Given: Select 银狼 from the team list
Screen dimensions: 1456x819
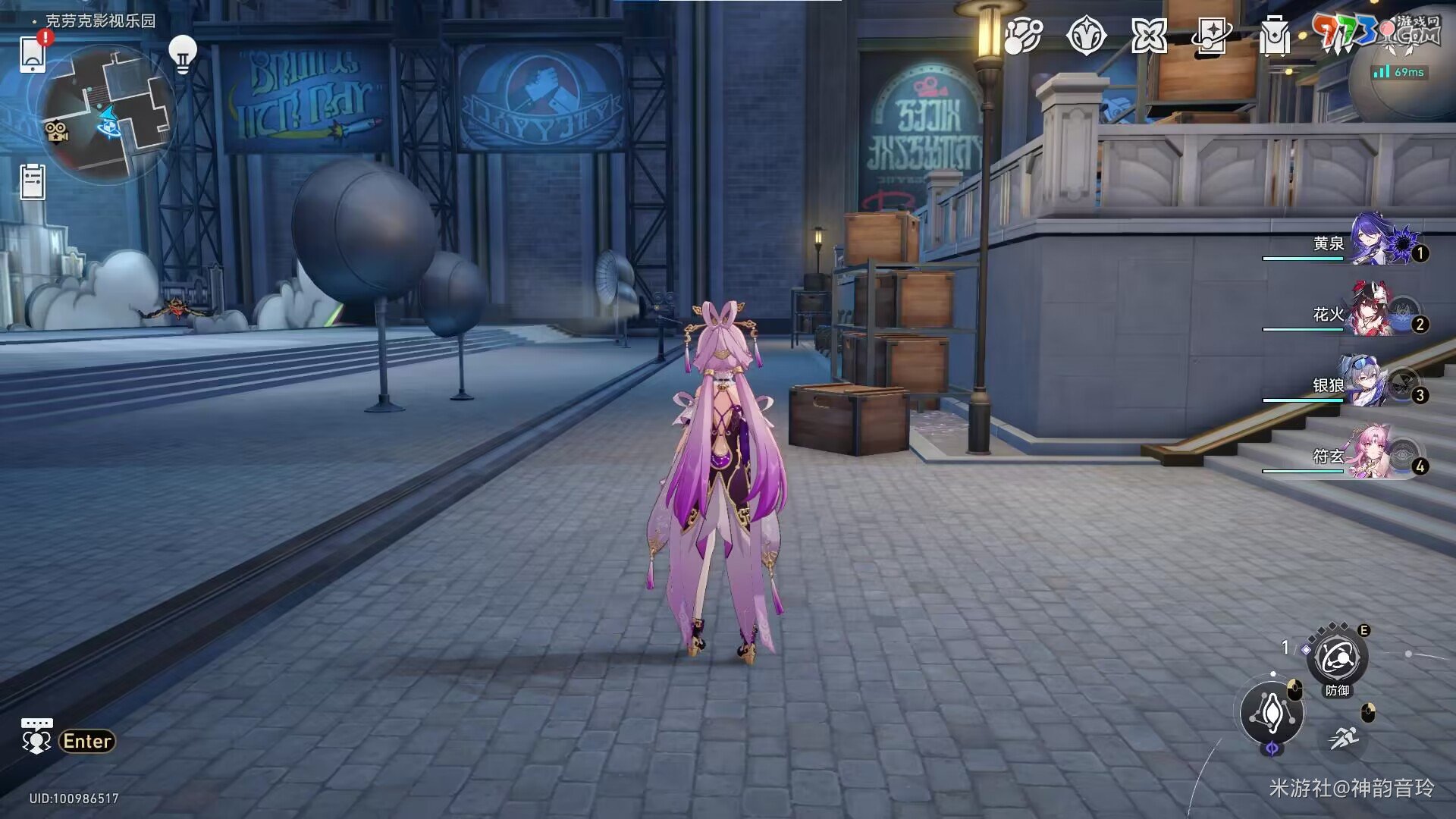Looking at the screenshot, I should coord(1373,383).
